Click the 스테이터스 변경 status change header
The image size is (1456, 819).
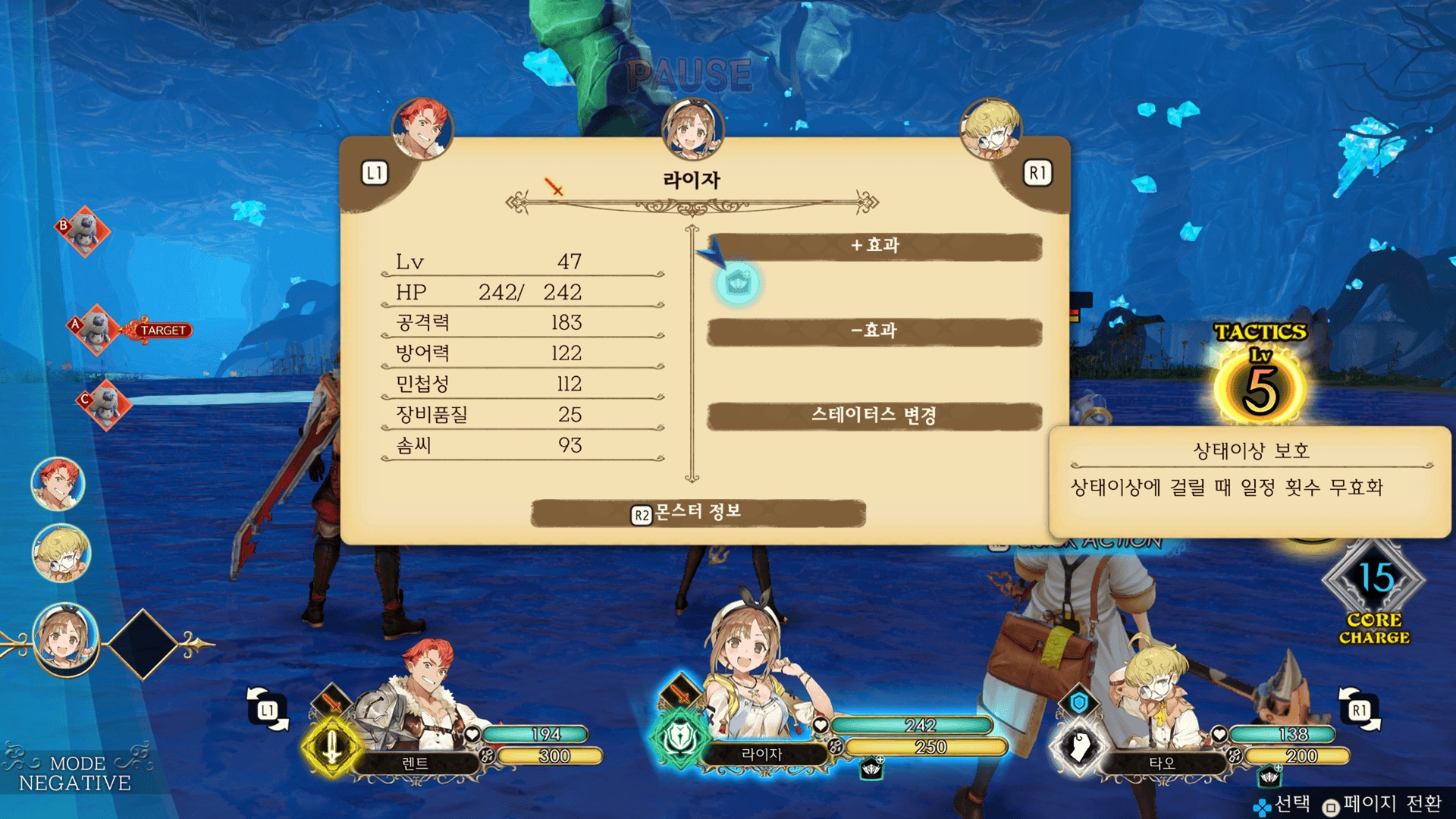[874, 416]
